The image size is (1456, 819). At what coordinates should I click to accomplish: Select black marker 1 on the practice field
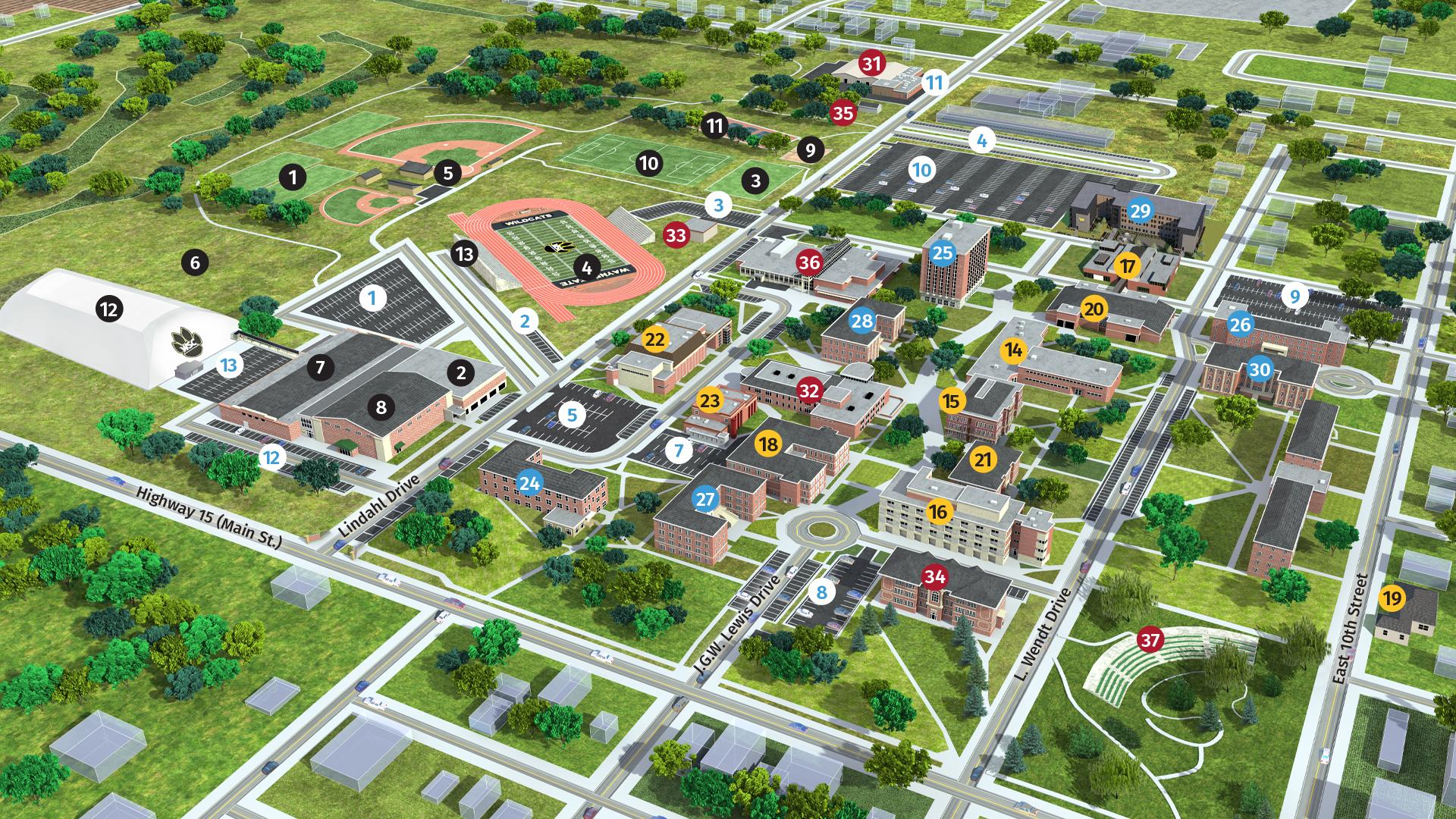(292, 178)
